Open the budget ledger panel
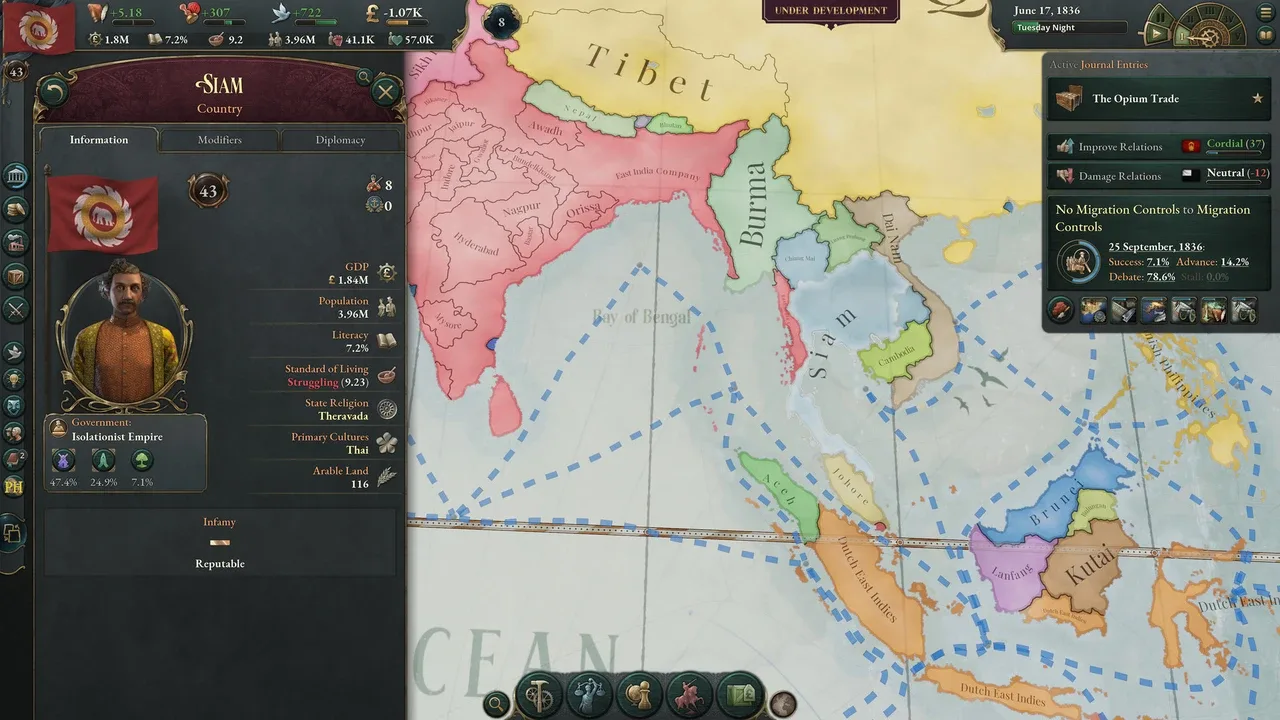The width and height of the screenshot is (1280, 720). pos(15,207)
